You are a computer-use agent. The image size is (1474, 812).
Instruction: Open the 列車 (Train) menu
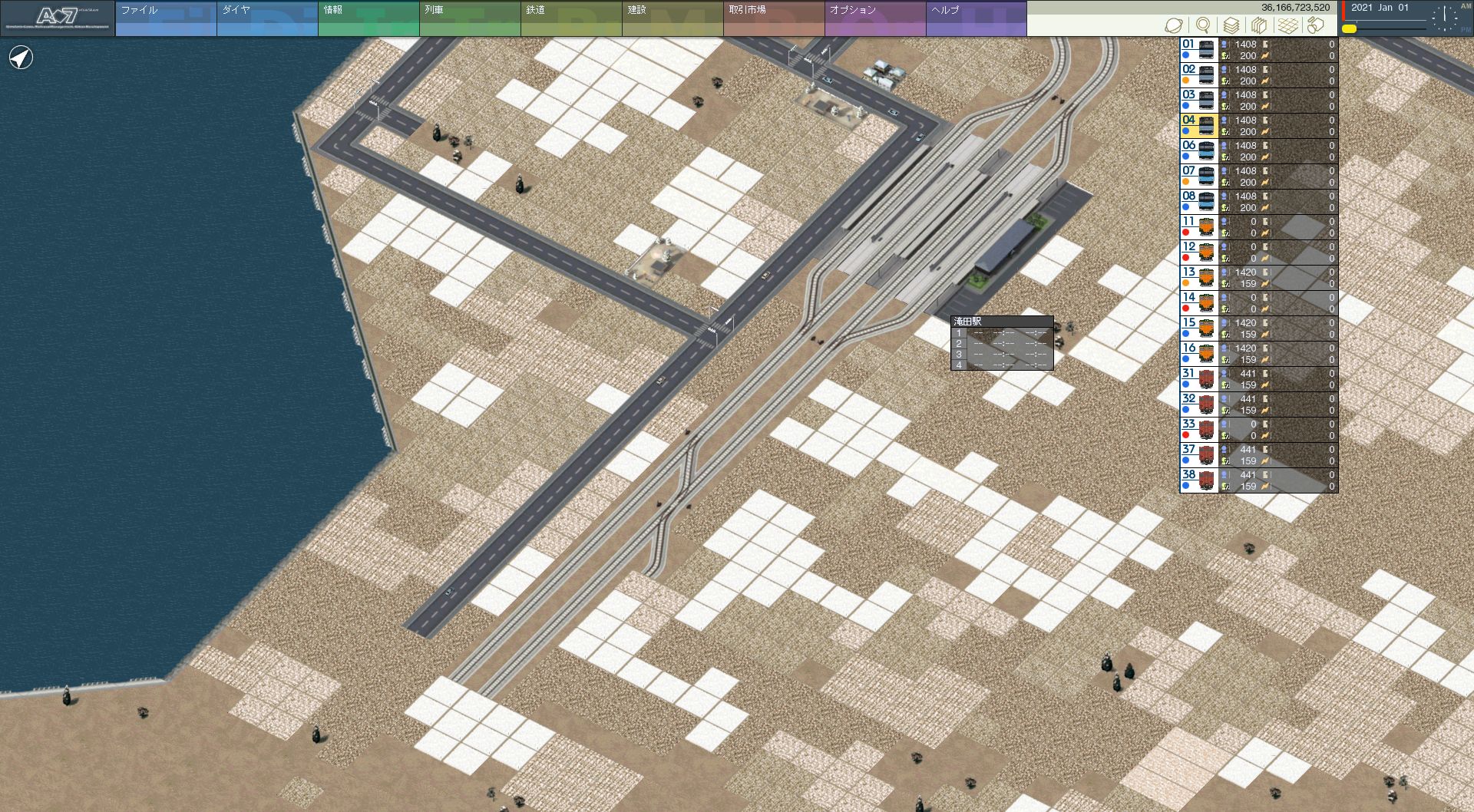[470, 18]
